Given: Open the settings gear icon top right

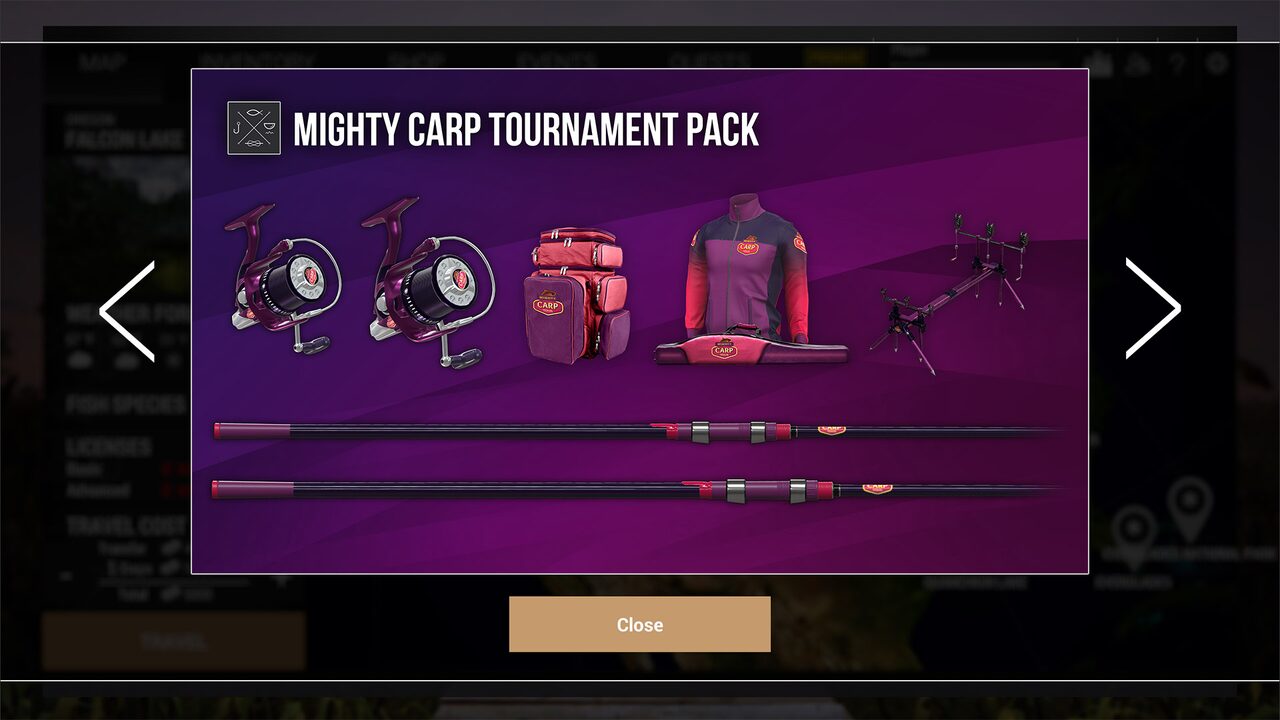Looking at the screenshot, I should click(x=1217, y=62).
